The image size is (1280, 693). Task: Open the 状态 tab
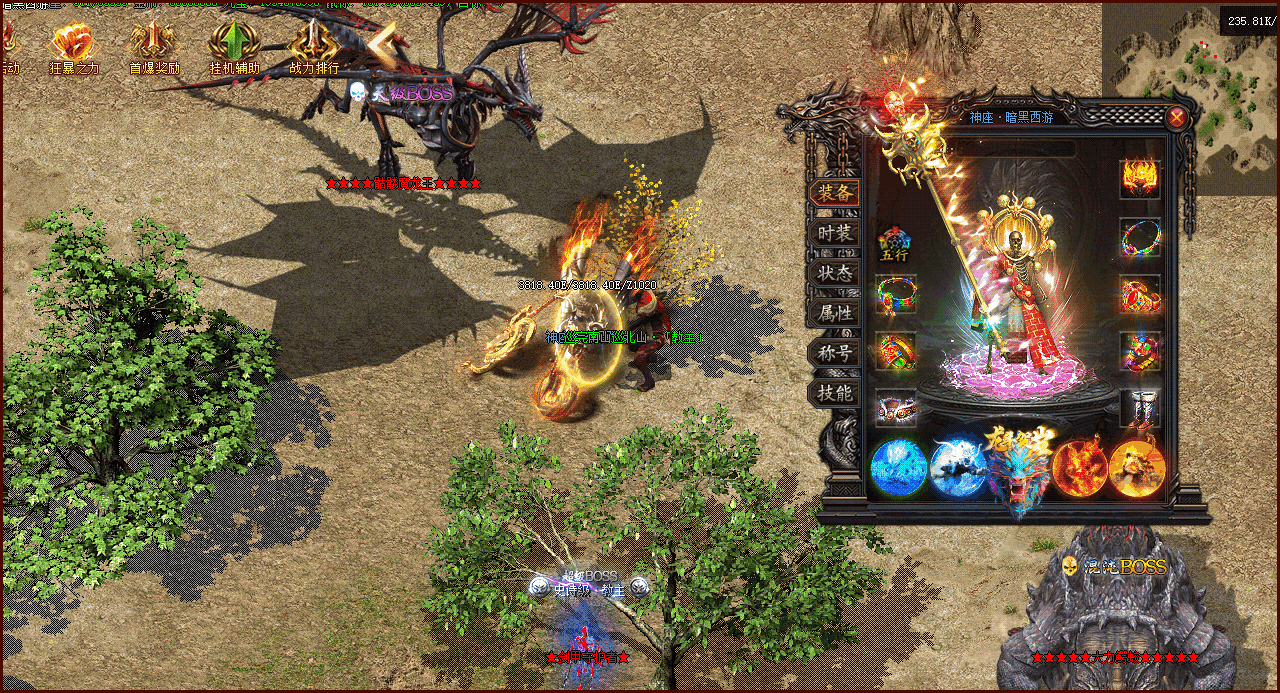[834, 273]
